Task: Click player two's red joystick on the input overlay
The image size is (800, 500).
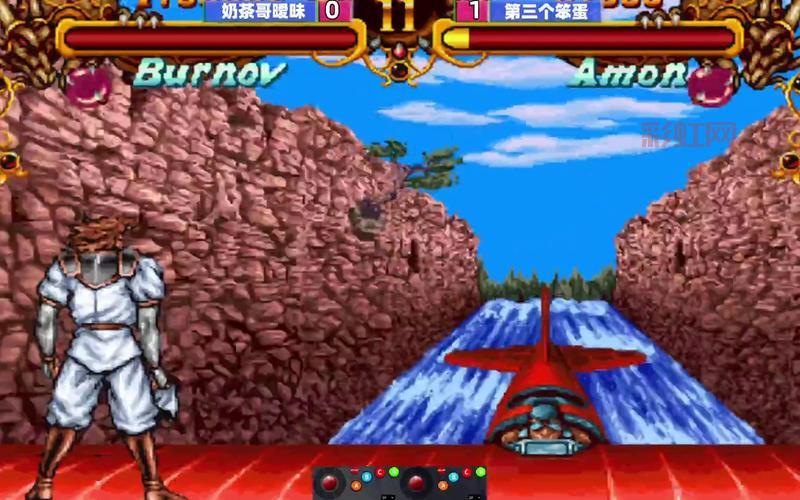Action: tap(417, 482)
